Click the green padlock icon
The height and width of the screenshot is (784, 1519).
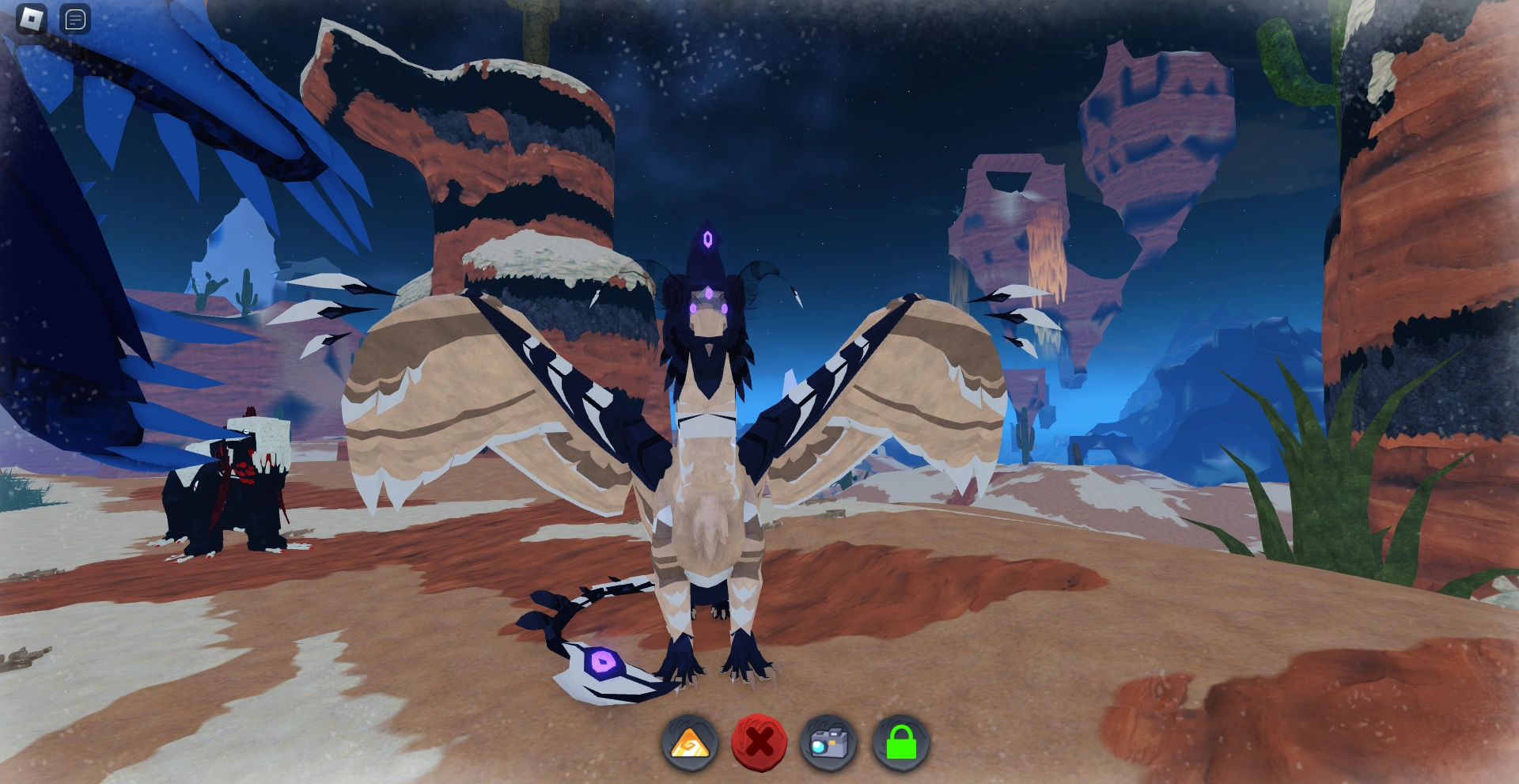[x=904, y=740]
